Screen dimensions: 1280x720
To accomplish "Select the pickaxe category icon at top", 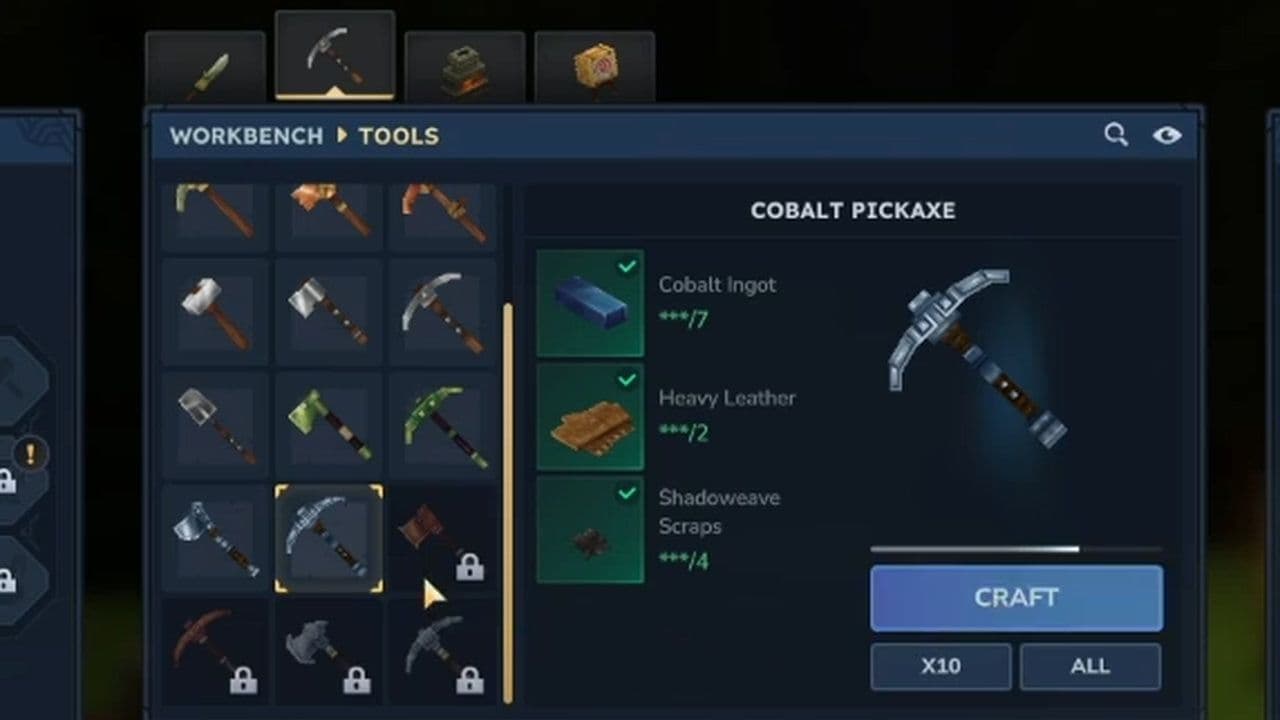I will point(335,55).
